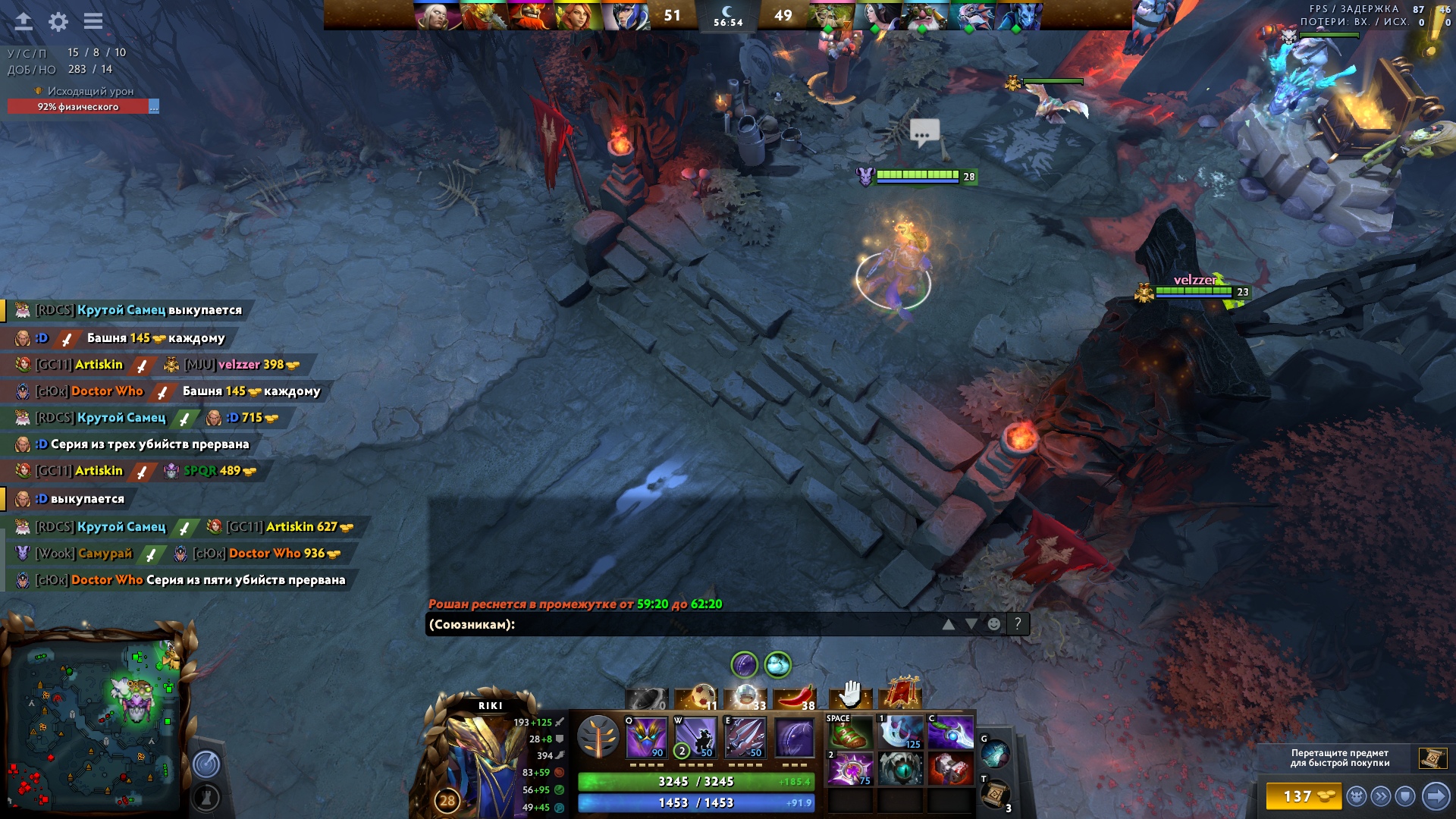The height and width of the screenshot is (819, 1456).
Task: Select the red hammer item slot
Action: click(950, 769)
